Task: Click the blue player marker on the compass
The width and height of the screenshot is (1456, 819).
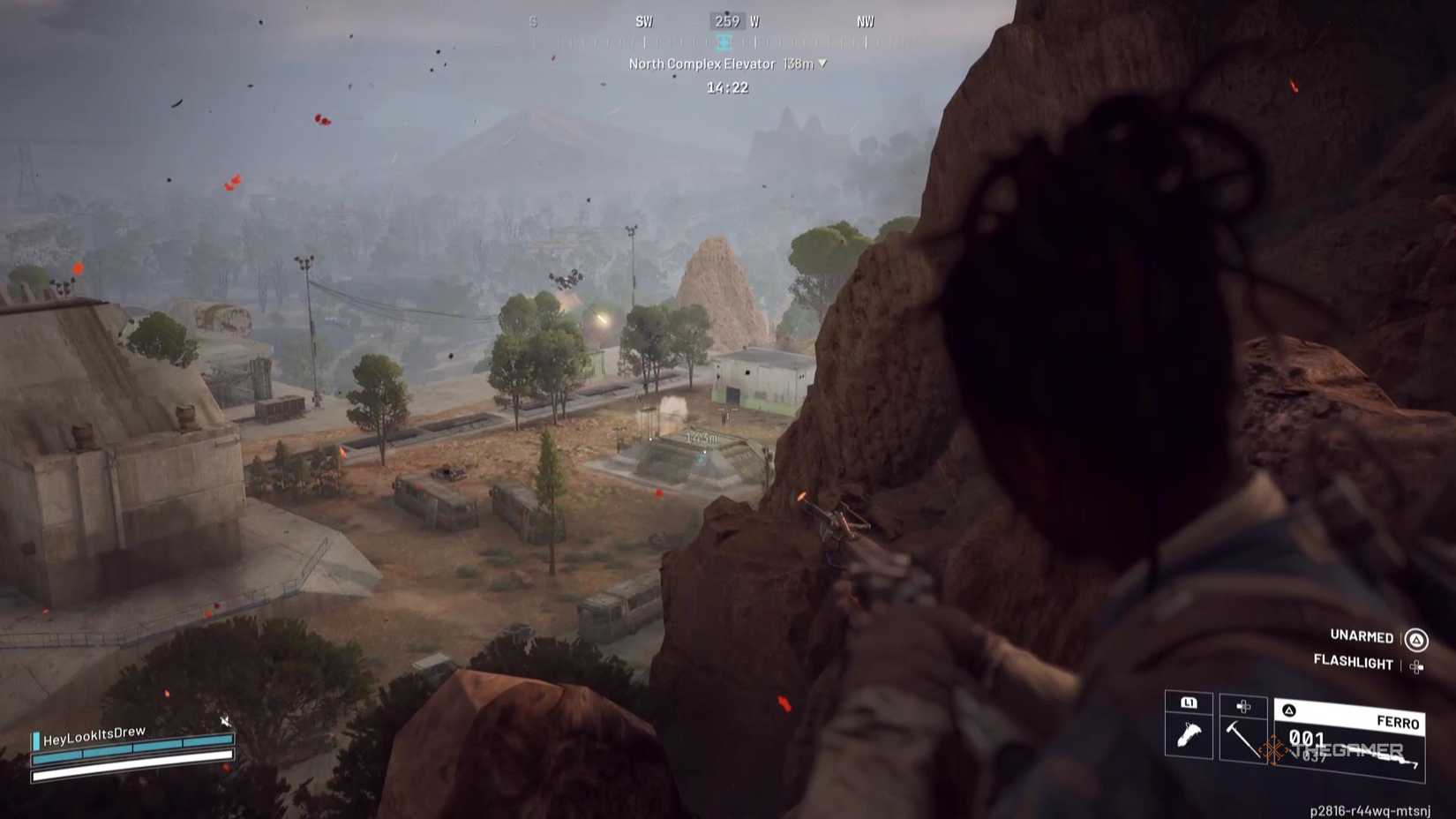Action: tap(723, 43)
